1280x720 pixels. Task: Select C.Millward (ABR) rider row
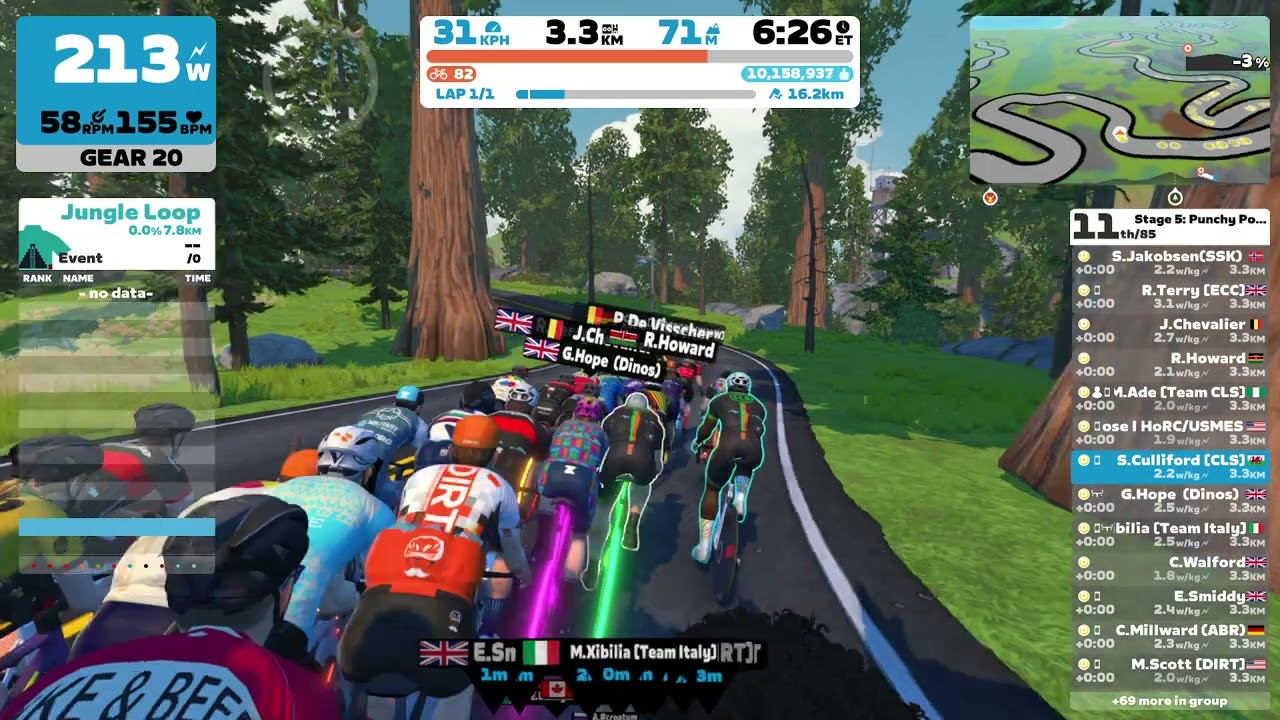[1170, 637]
